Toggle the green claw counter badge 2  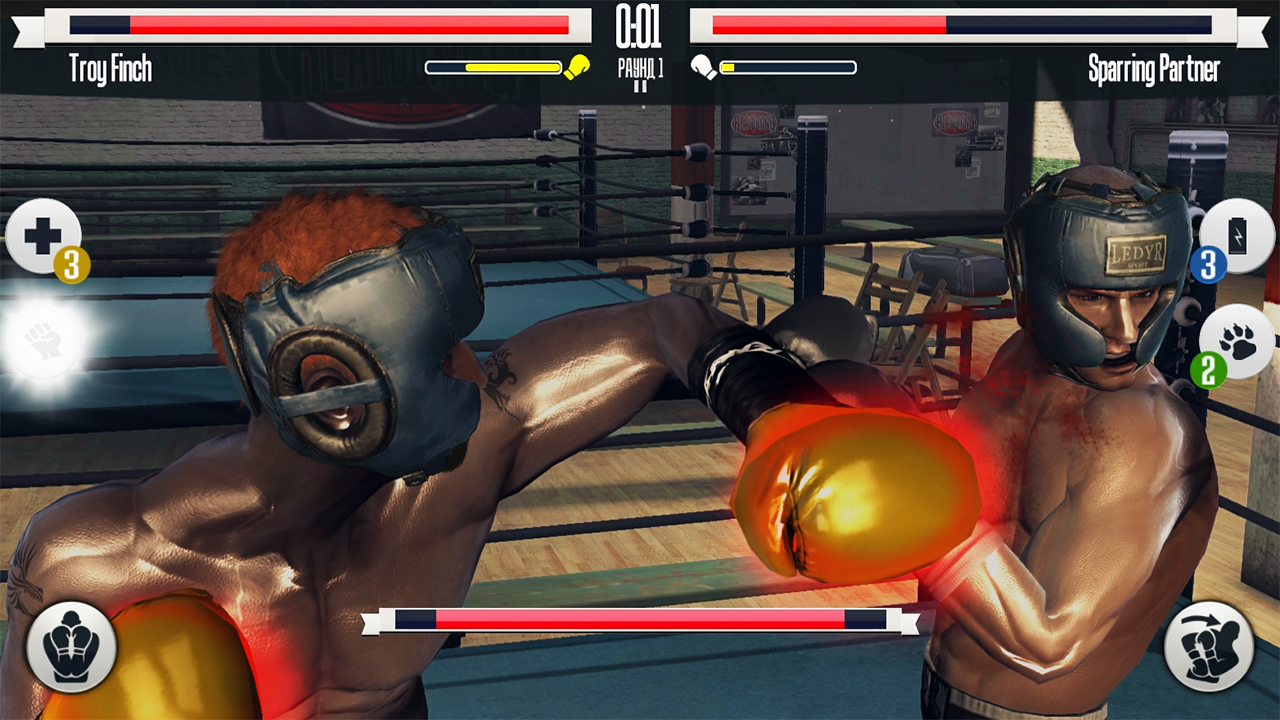(1209, 370)
